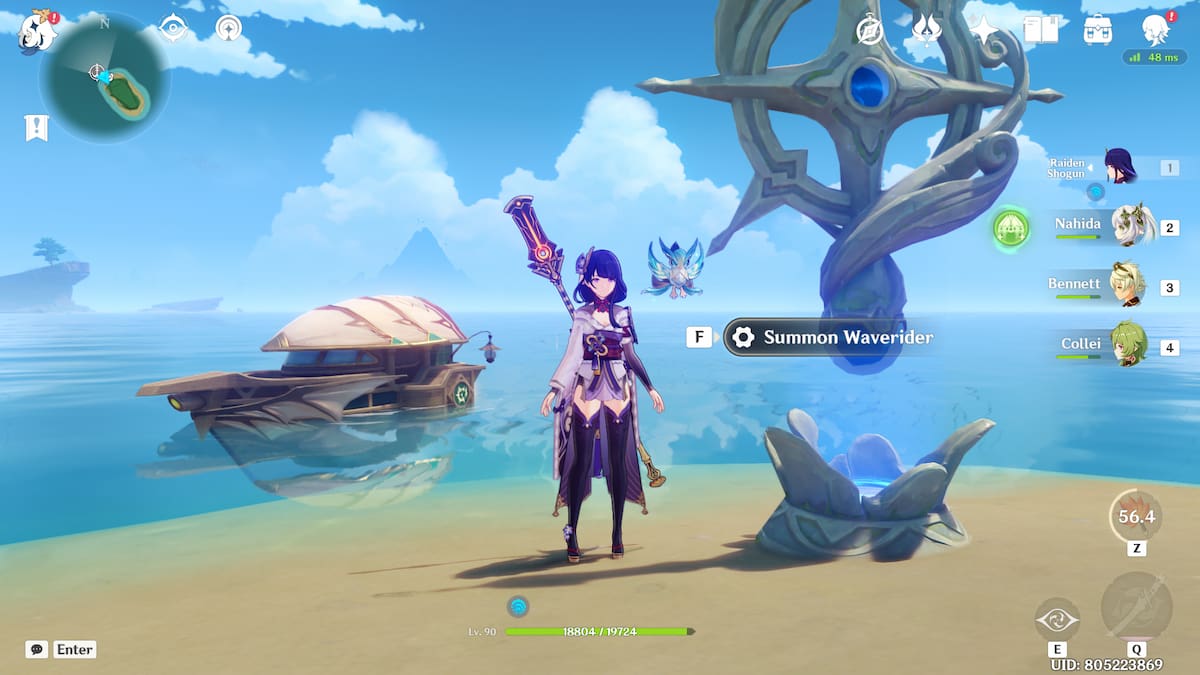This screenshot has width=1200, height=675.
Task: Open the backpack inventory
Action: pos(1098,30)
